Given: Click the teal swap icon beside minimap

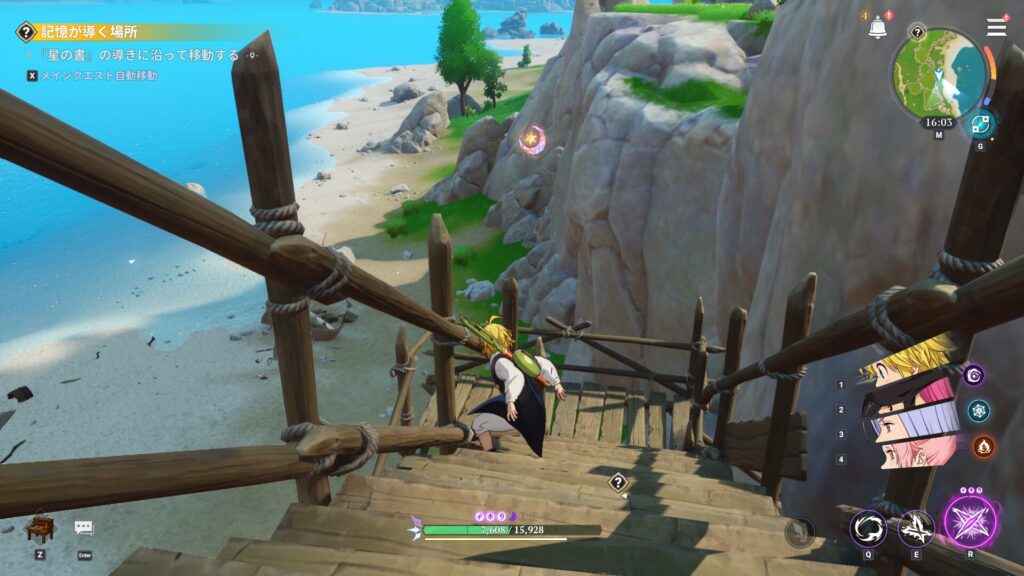Looking at the screenshot, I should pyautogui.click(x=980, y=123).
